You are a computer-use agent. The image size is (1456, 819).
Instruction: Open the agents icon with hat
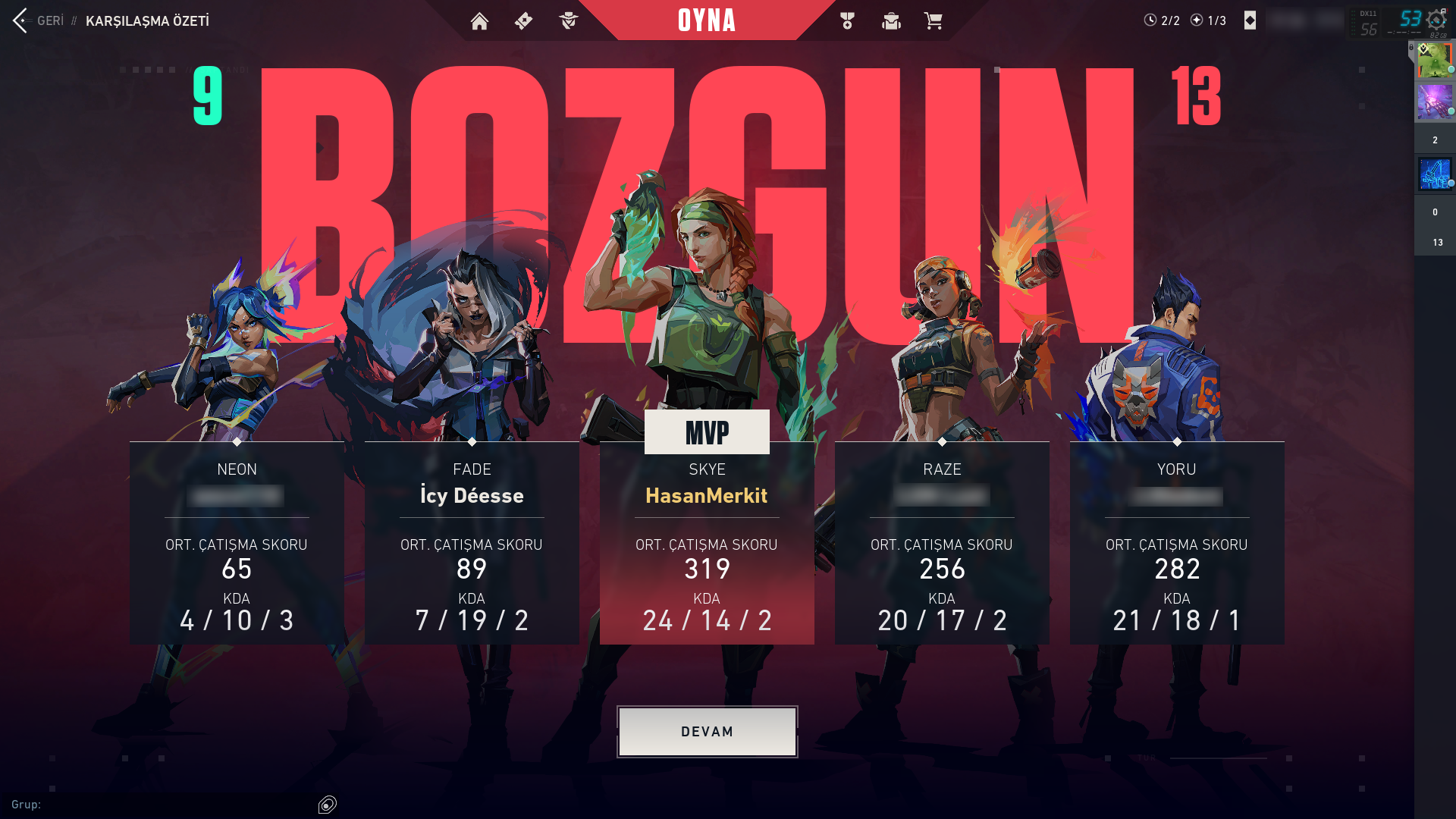(568, 21)
